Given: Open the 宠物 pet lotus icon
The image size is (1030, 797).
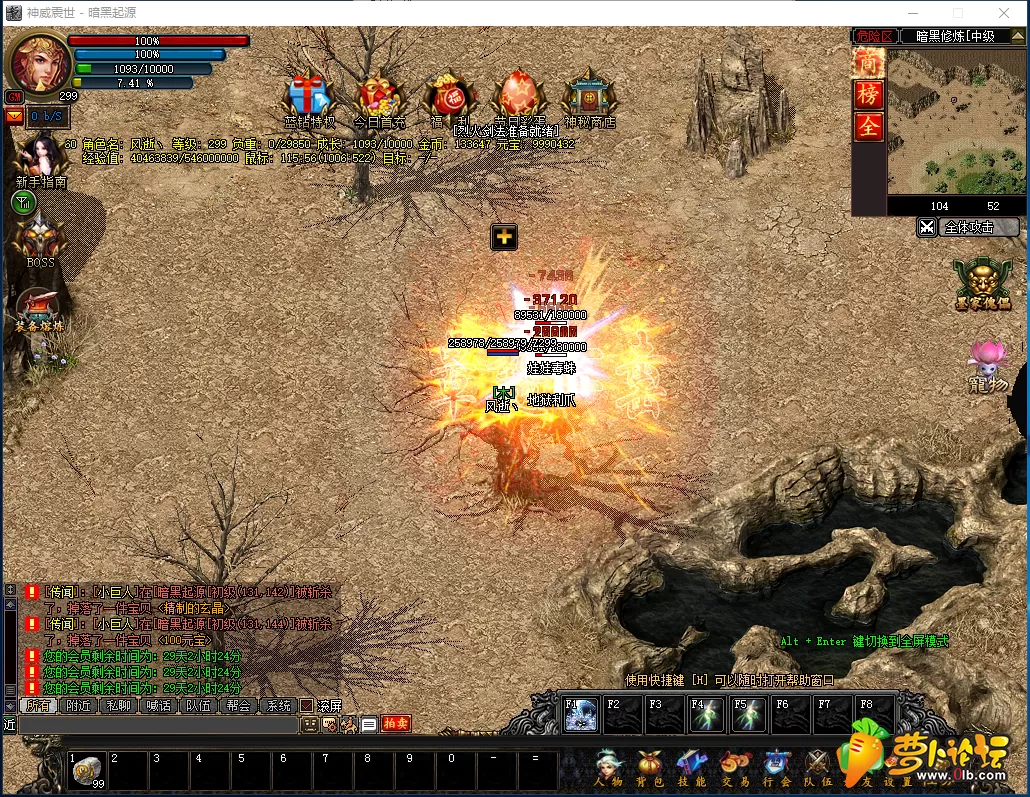Looking at the screenshot, I should pyautogui.click(x=987, y=364).
